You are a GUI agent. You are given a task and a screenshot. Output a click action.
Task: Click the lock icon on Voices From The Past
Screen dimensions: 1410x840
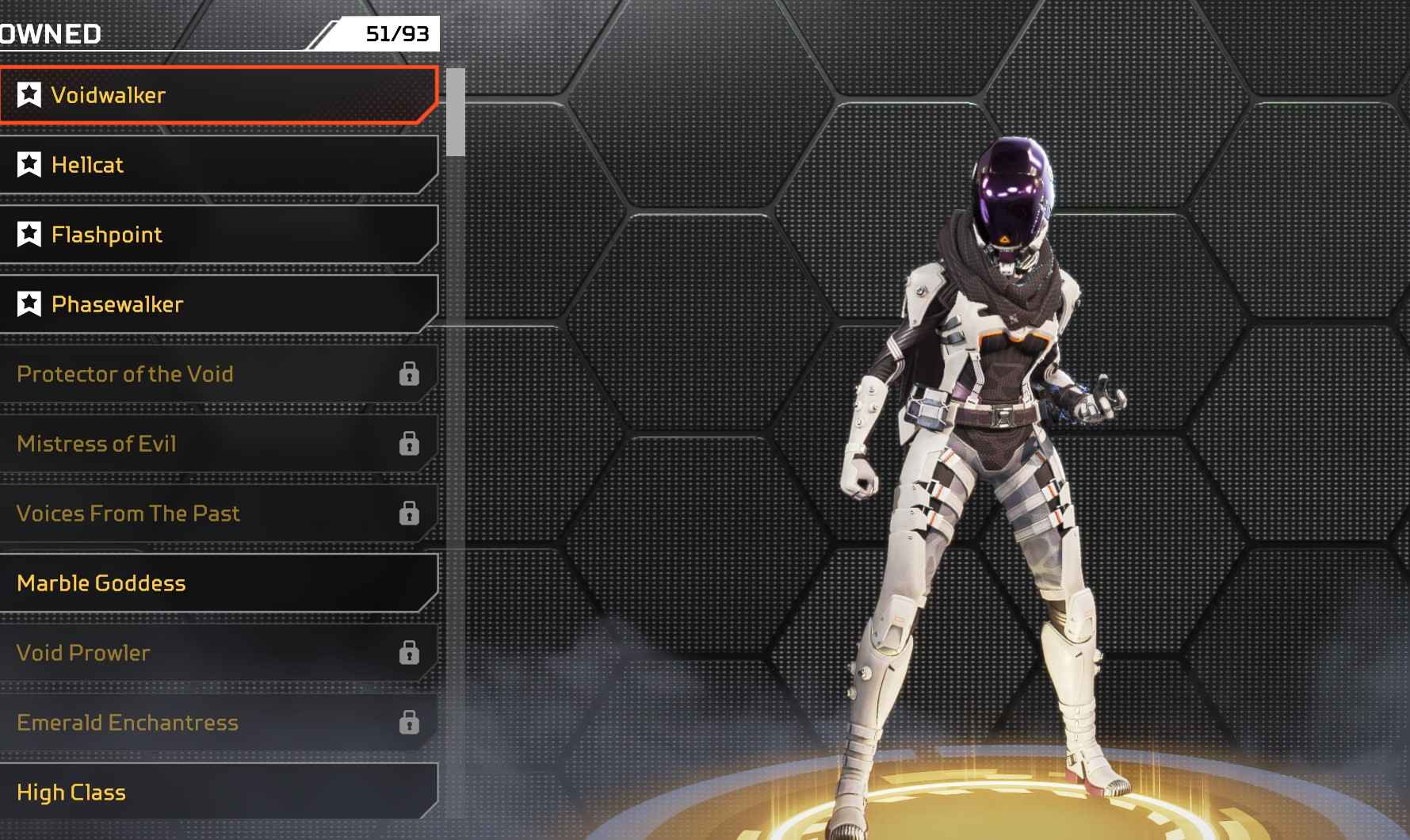click(410, 514)
